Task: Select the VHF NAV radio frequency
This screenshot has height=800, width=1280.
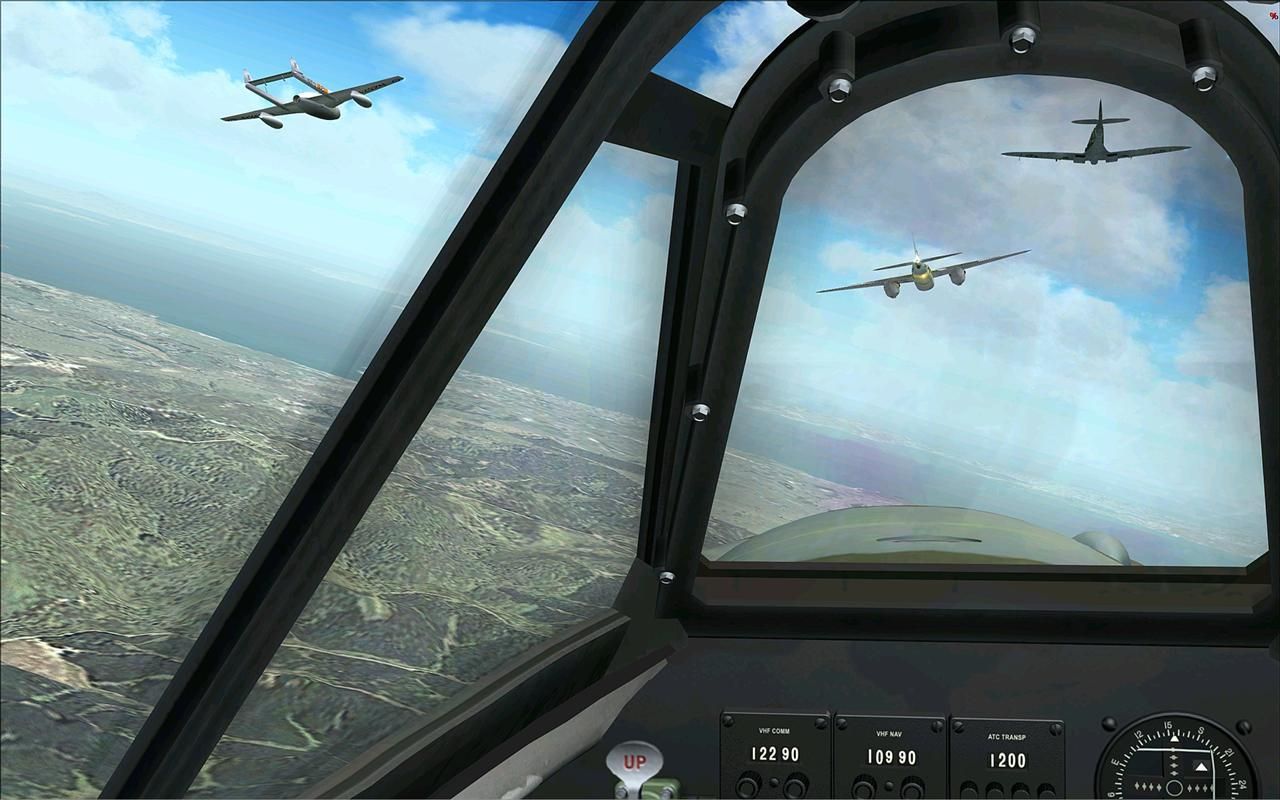Action: [890, 758]
